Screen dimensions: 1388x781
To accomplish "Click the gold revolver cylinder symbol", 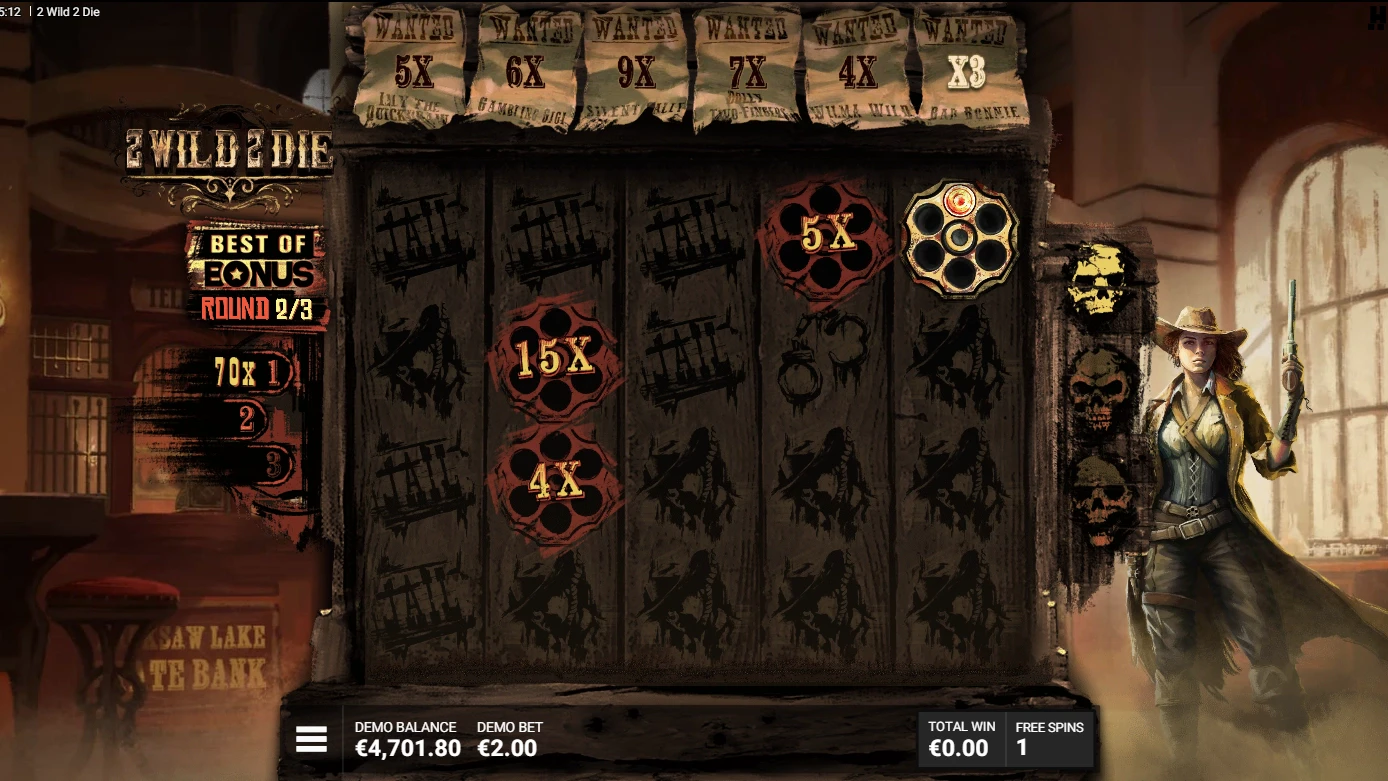I will point(963,239).
